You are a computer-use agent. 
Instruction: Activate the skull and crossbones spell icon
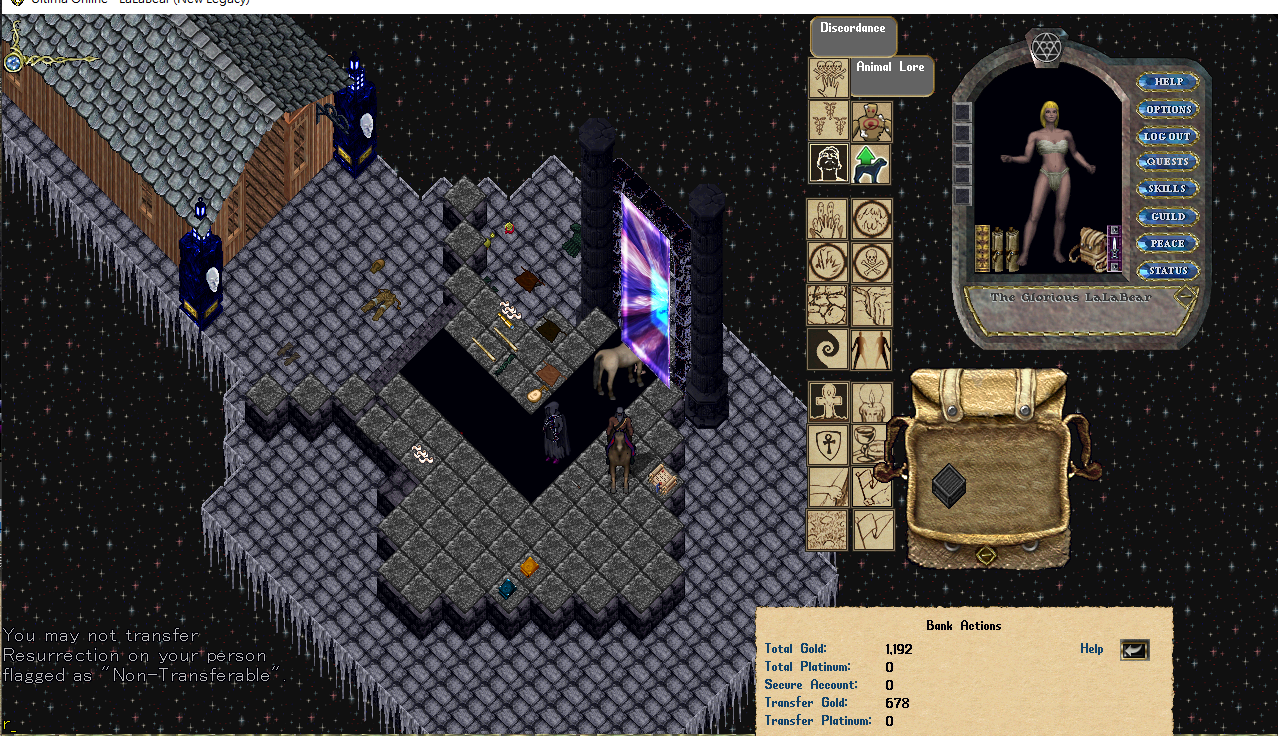[871, 262]
